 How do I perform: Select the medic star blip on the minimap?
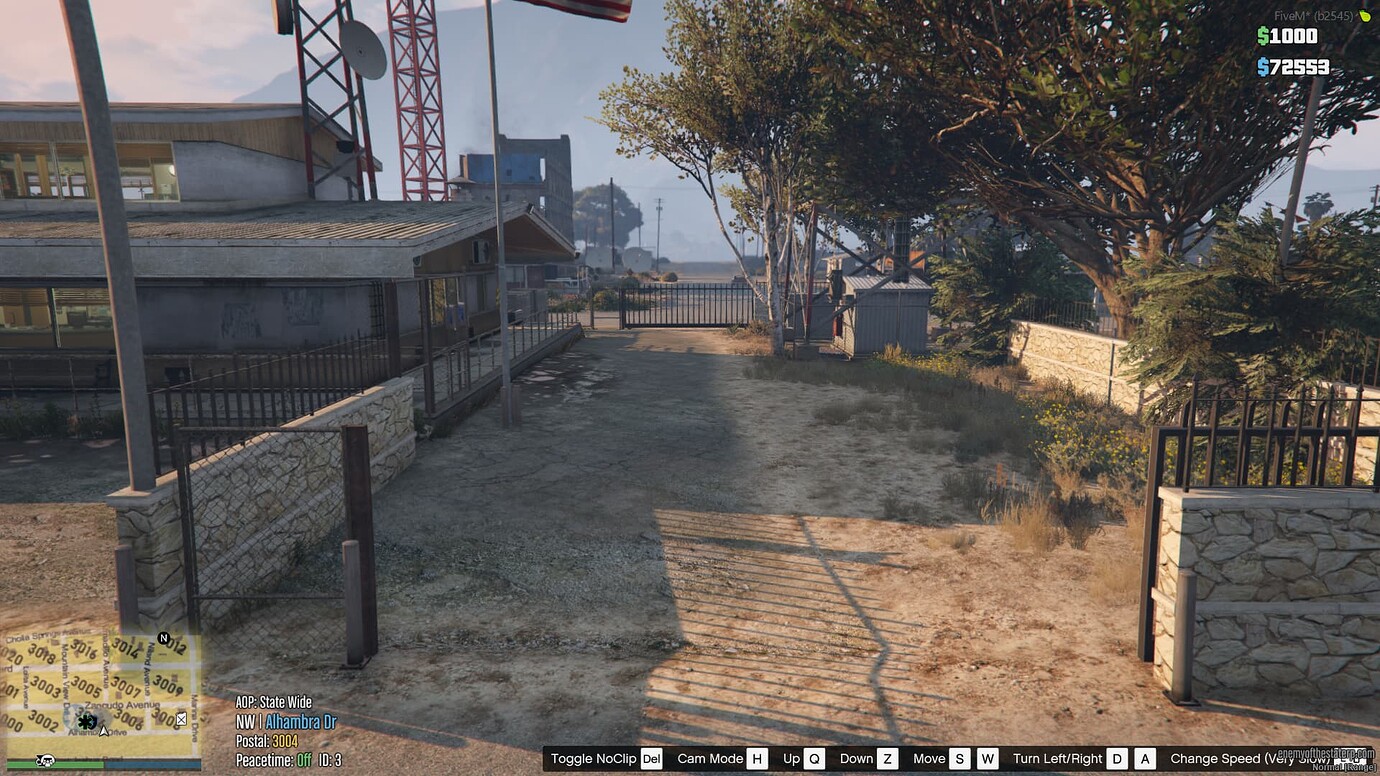[85, 722]
